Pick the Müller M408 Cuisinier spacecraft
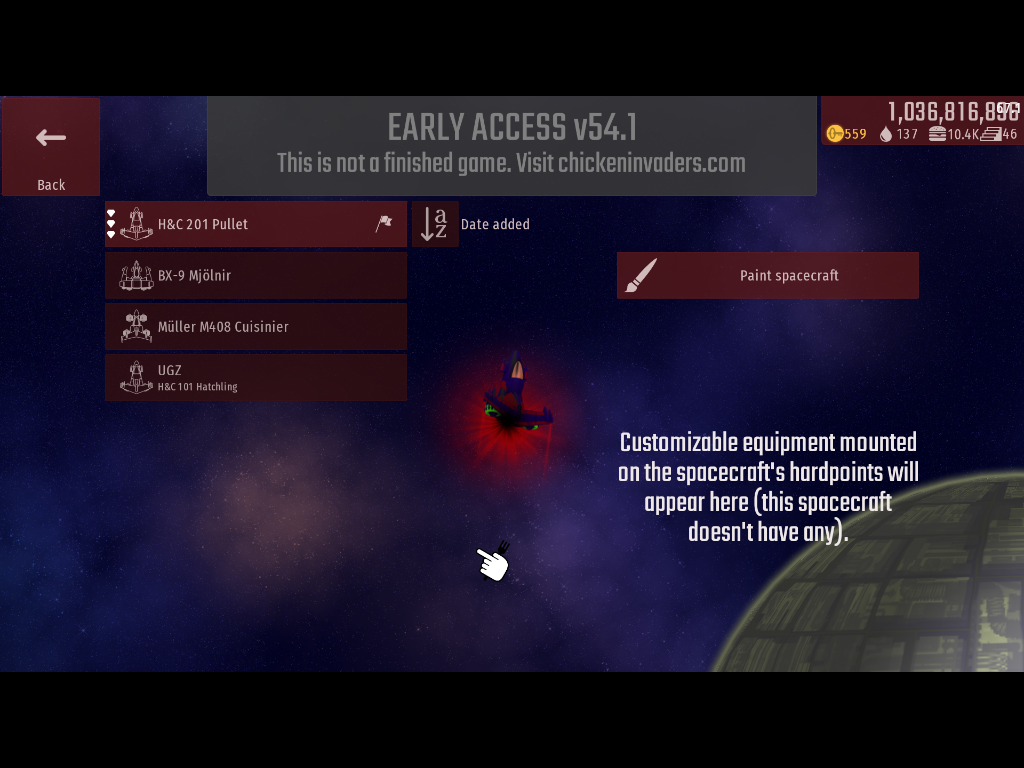Image resolution: width=1024 pixels, height=768 pixels. point(256,326)
